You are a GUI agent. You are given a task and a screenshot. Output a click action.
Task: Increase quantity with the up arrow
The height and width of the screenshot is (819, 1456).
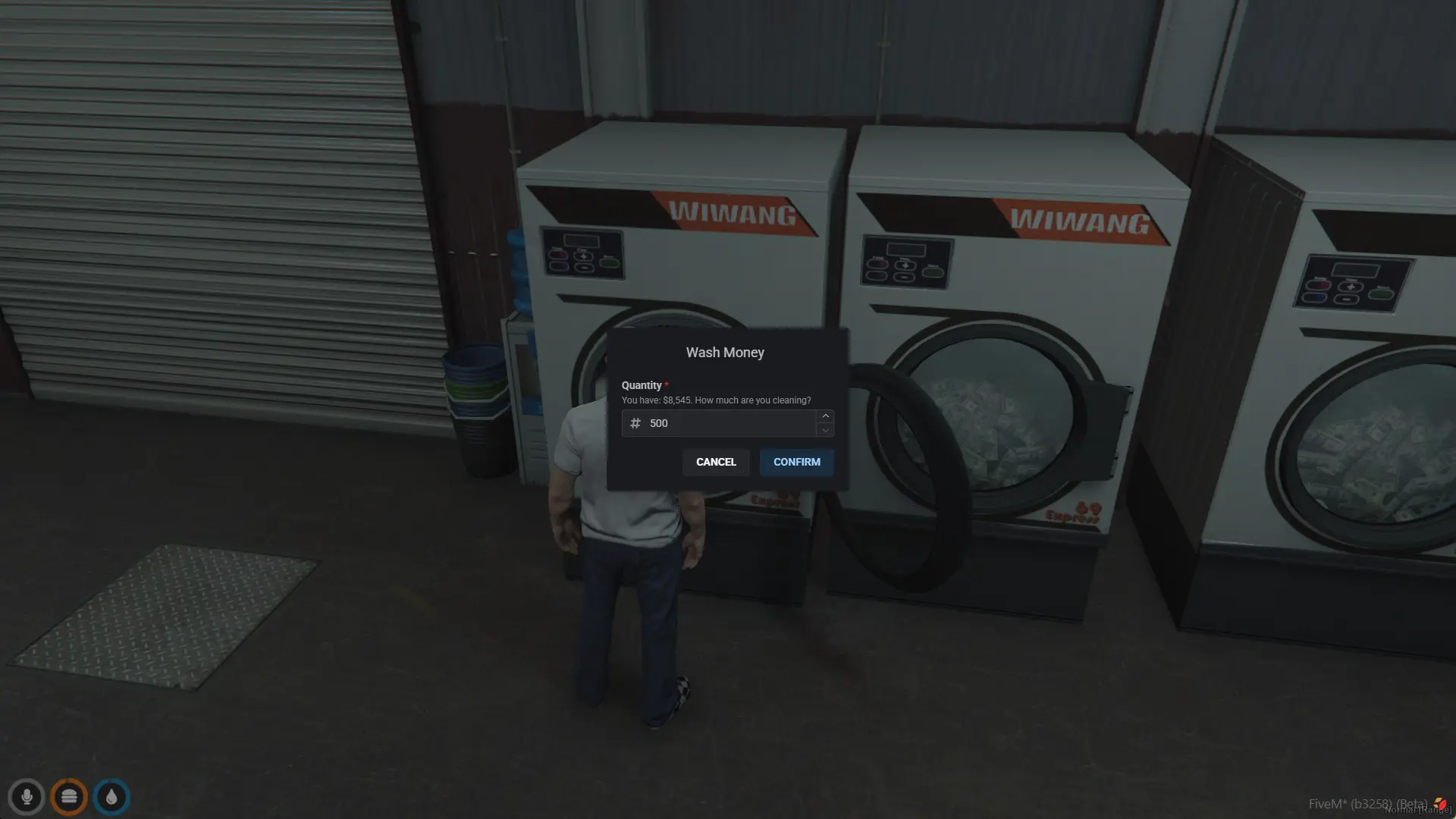coord(825,416)
